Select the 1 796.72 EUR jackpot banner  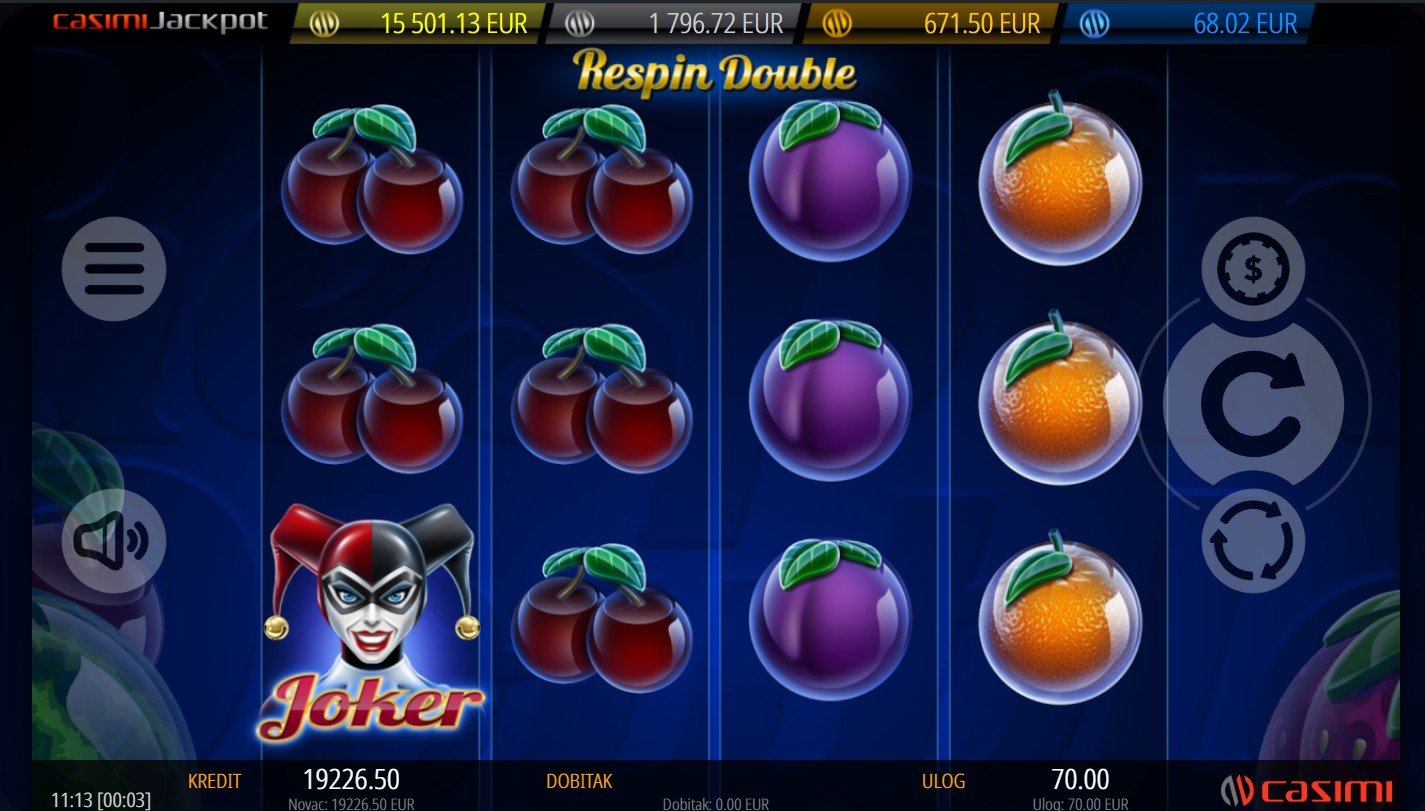[x=675, y=23]
